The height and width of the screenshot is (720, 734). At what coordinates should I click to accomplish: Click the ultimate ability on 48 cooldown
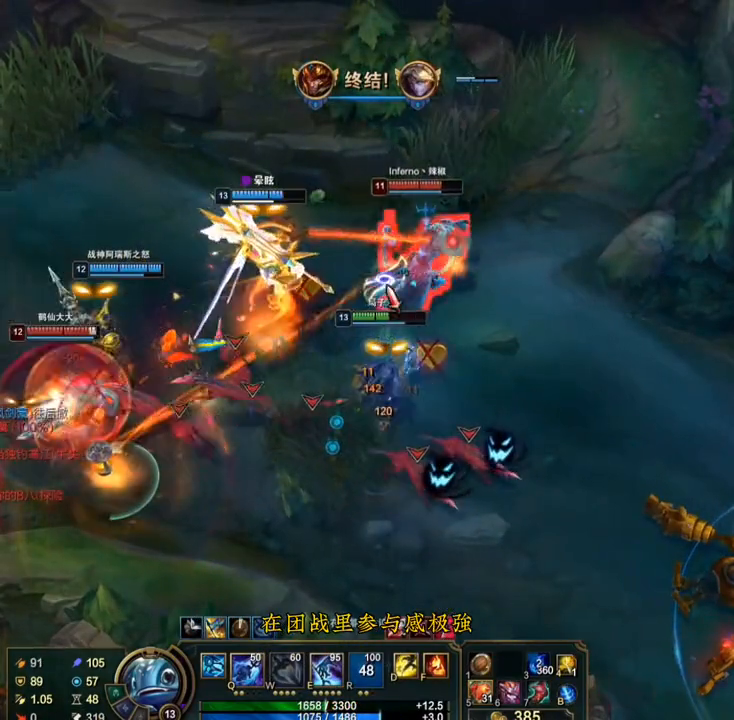pos(366,669)
